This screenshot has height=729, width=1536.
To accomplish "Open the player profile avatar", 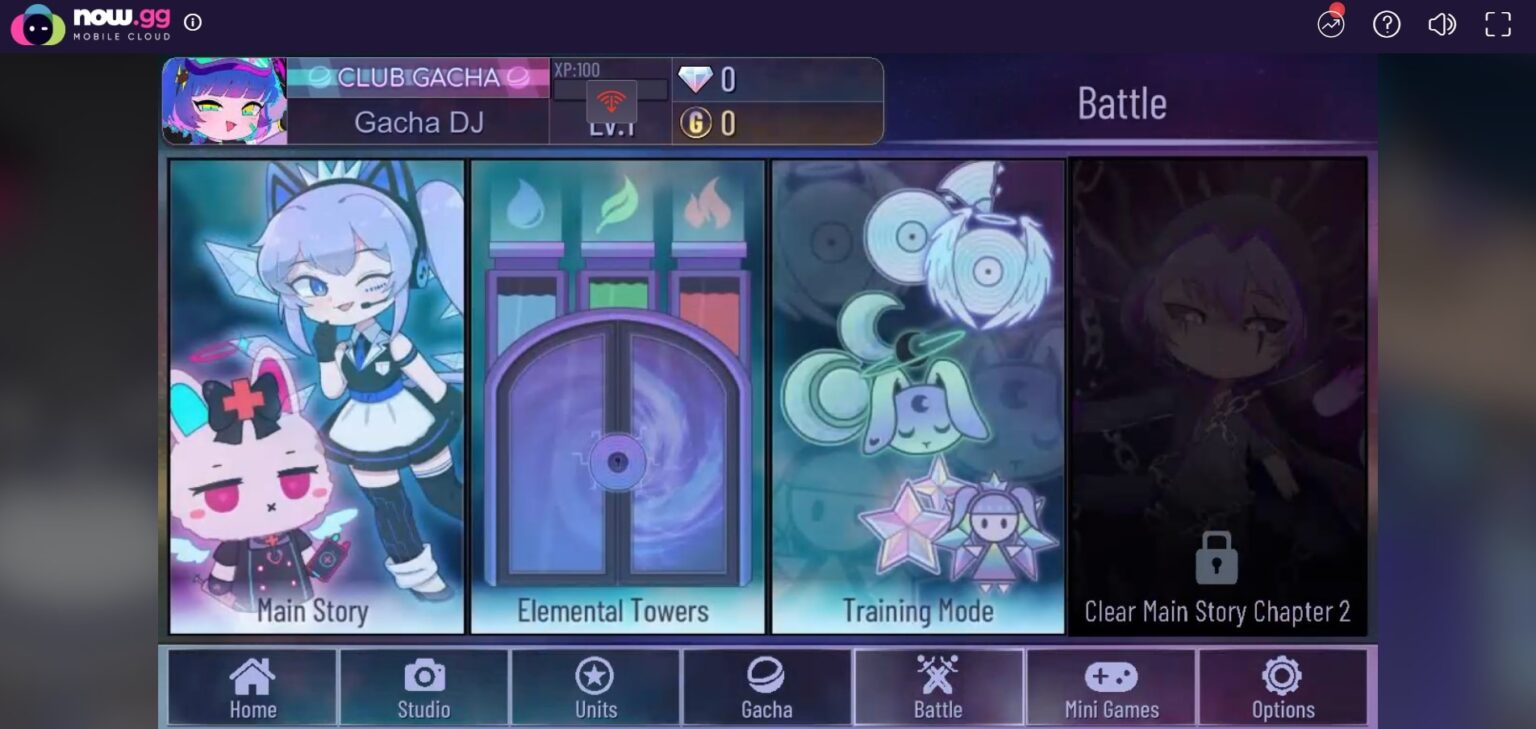I will [225, 100].
